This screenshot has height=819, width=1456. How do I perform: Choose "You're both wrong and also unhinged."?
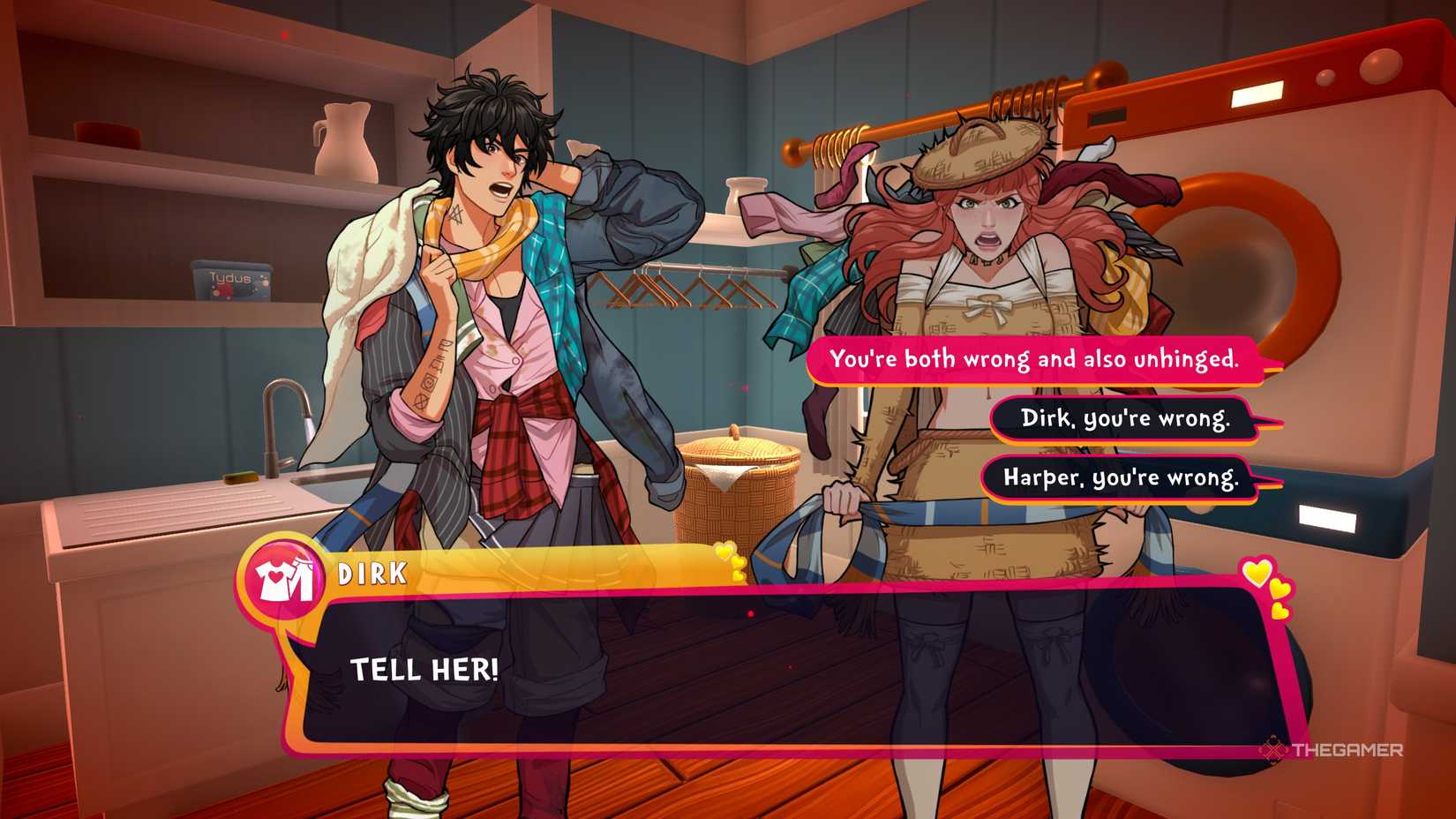tap(1034, 359)
